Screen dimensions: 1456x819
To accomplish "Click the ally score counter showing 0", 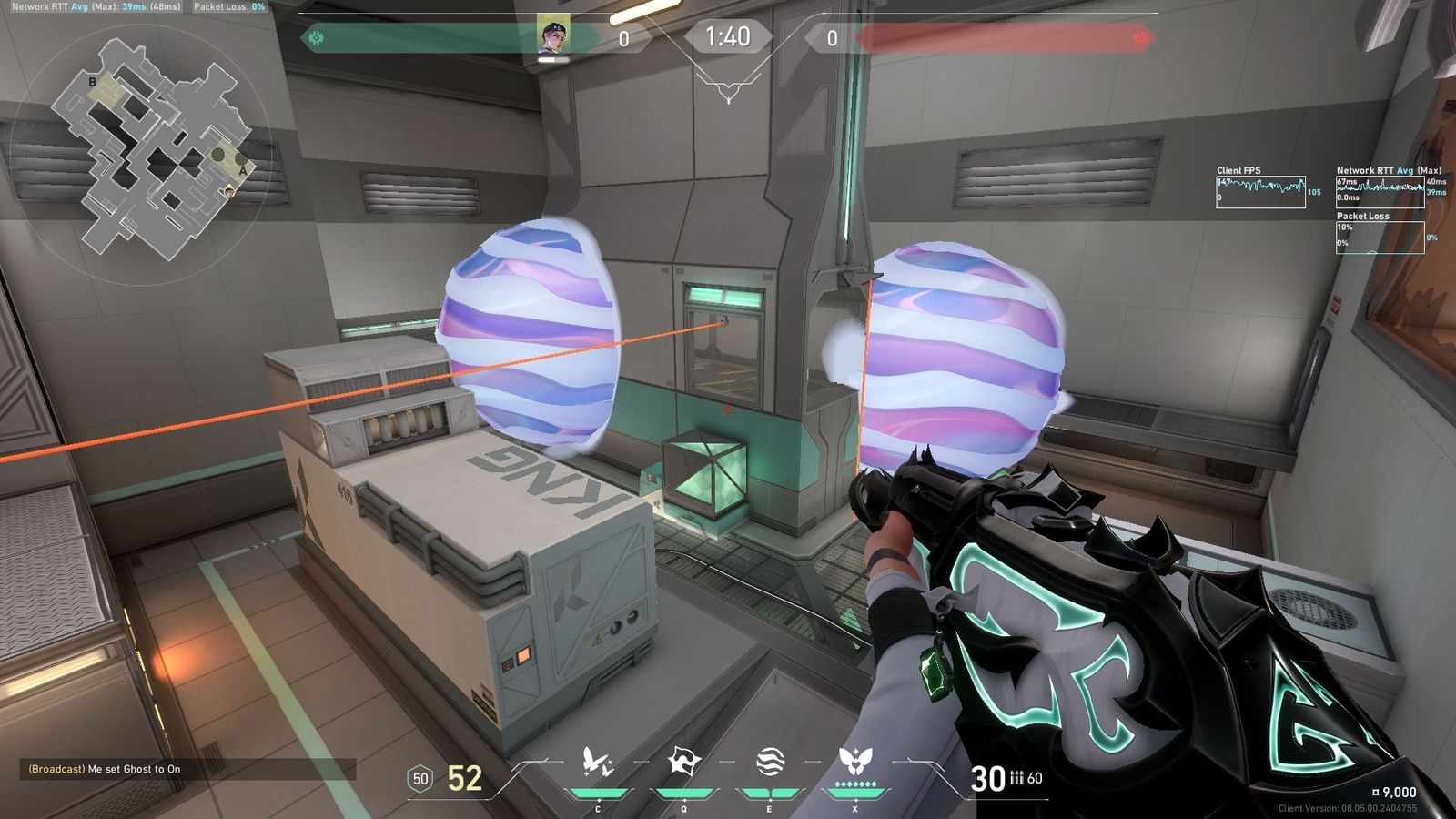I will click(x=623, y=38).
